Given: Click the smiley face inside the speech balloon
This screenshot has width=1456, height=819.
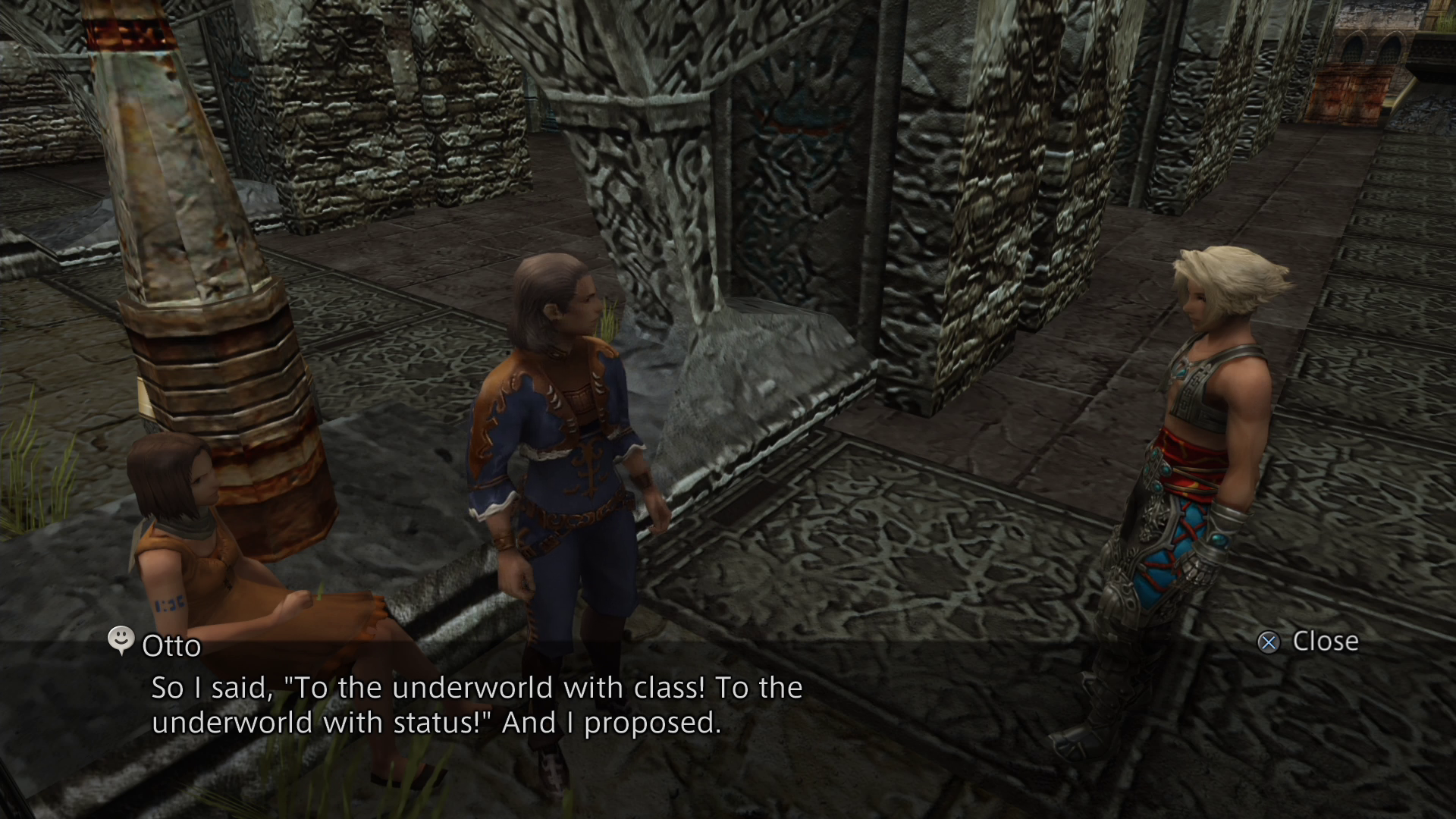Looking at the screenshot, I should coord(120,641).
